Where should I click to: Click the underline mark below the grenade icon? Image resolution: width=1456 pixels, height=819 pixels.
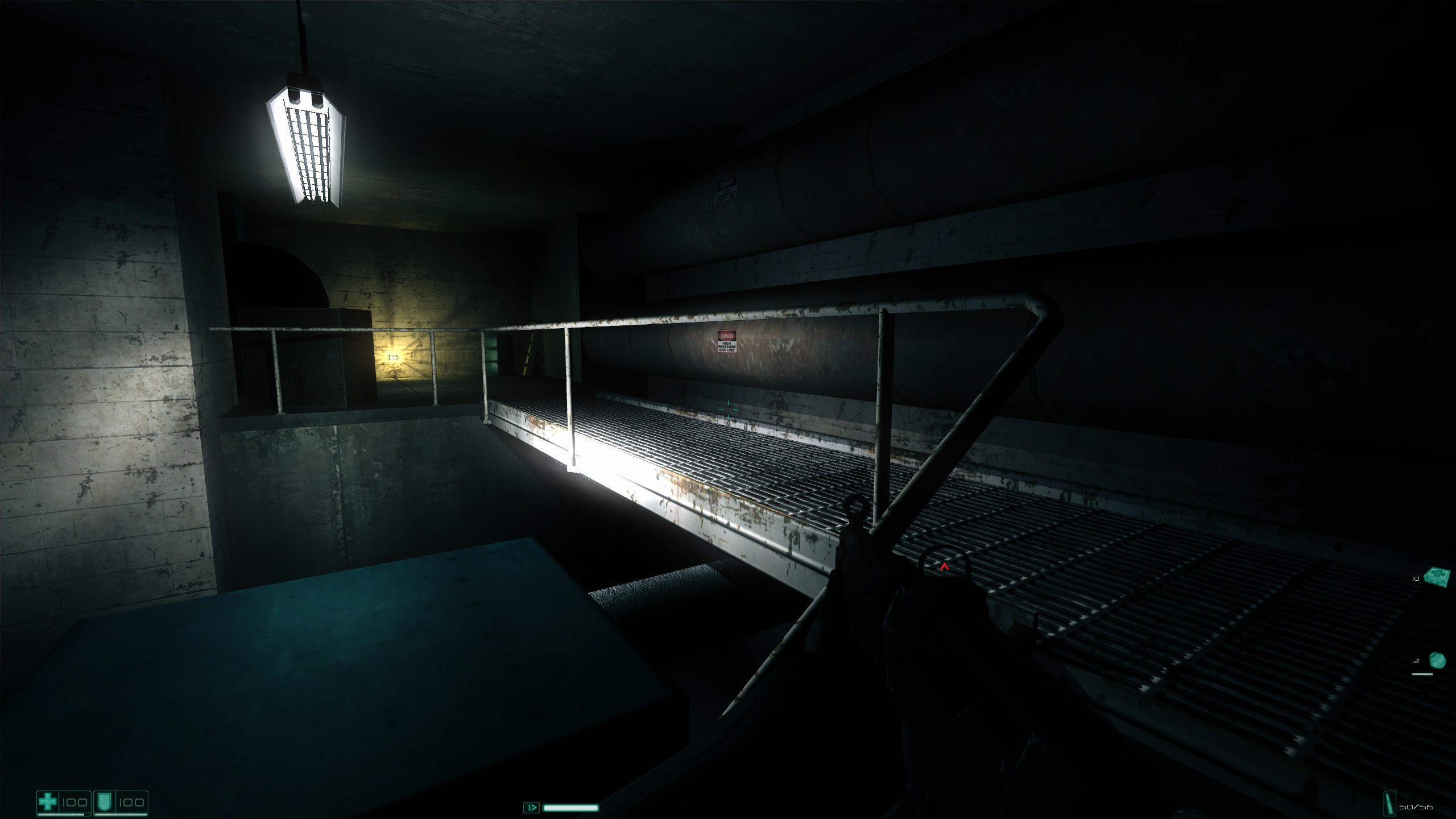1422,673
